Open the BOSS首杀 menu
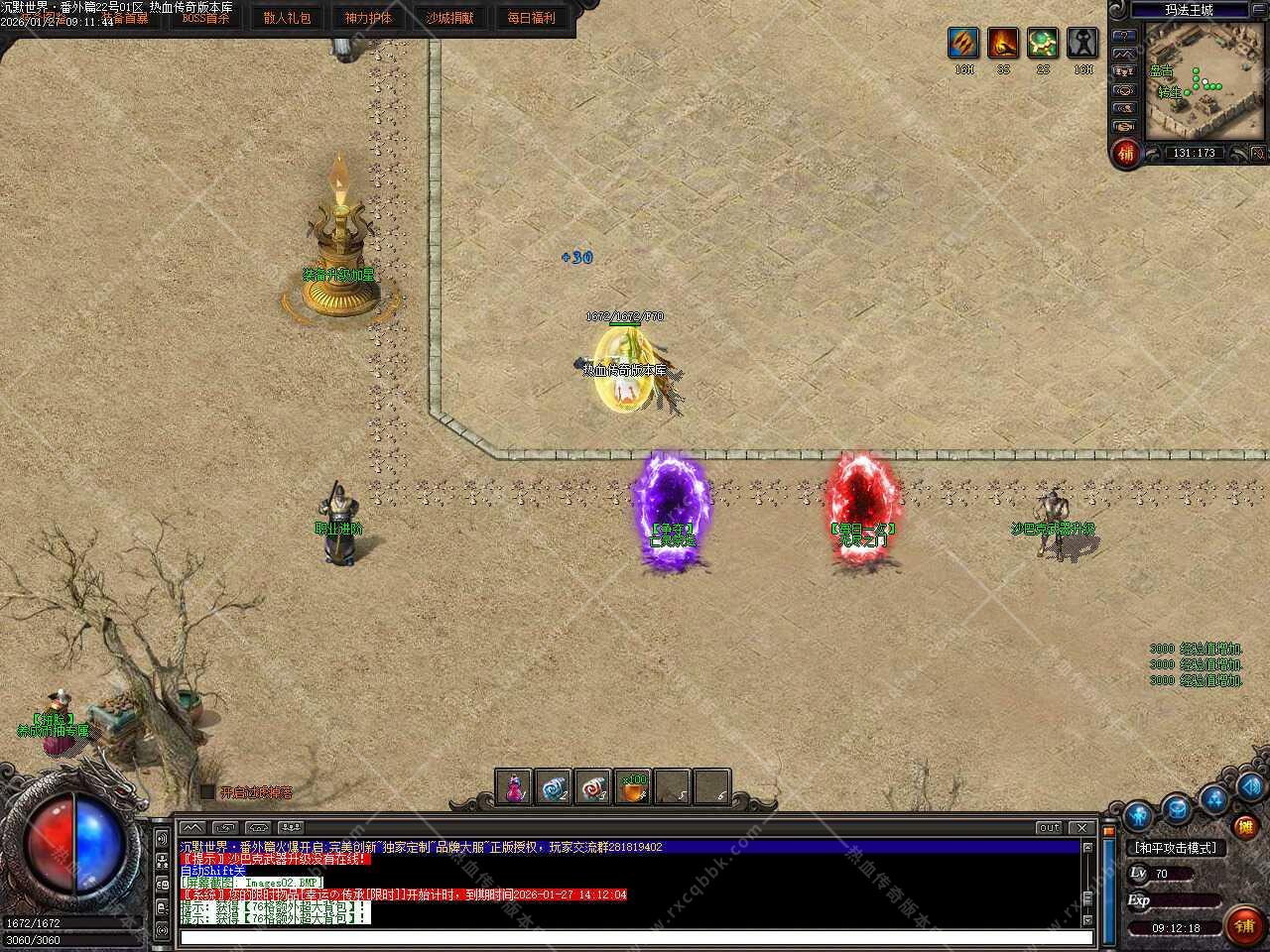 (x=205, y=18)
